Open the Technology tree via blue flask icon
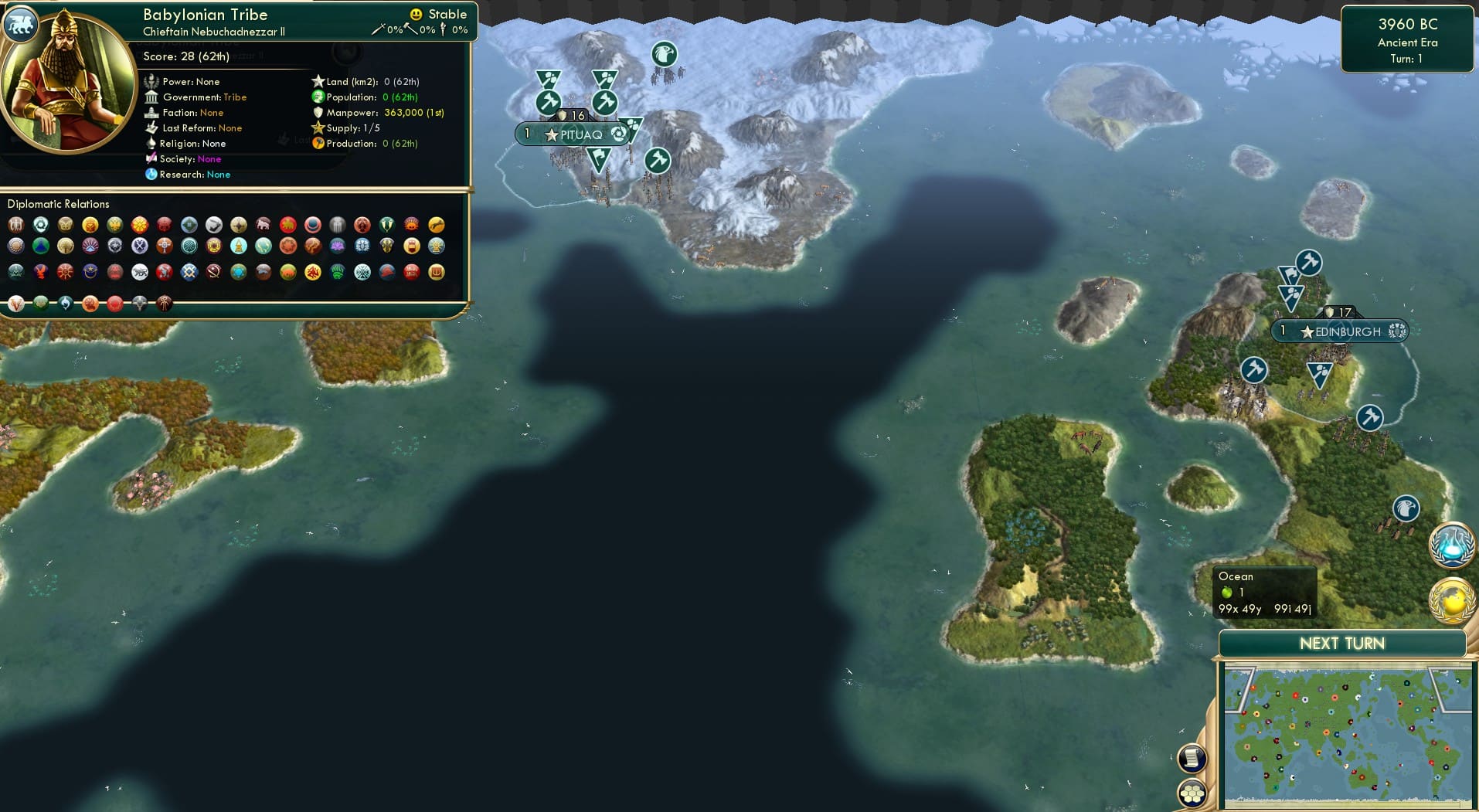 click(1452, 545)
